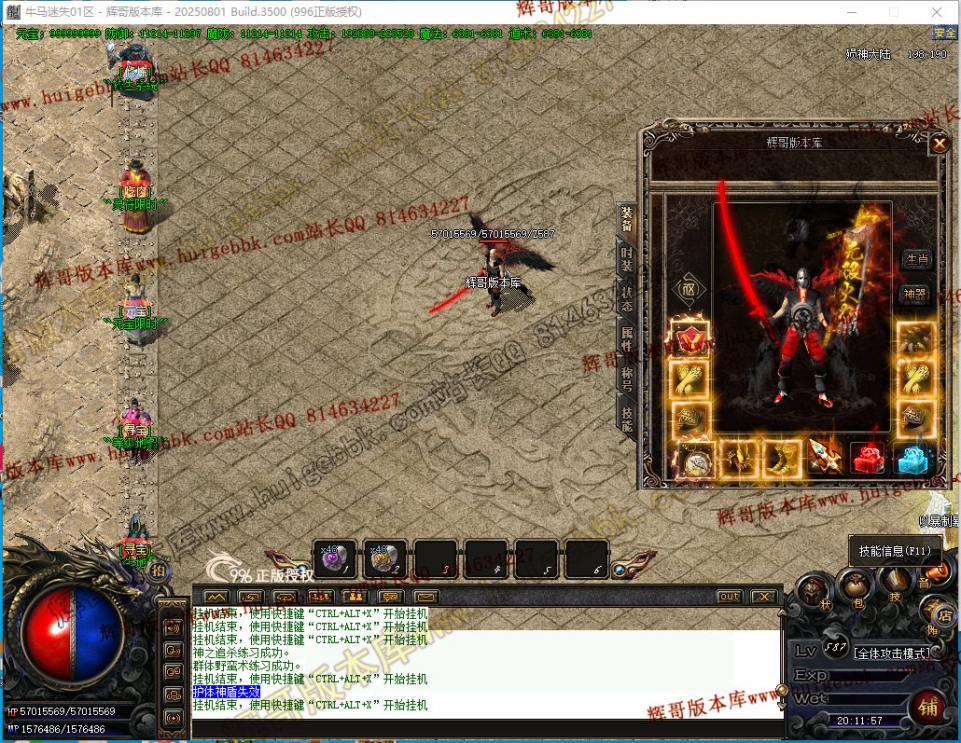Switch to the 时装 fashion tab
Image resolution: width=961 pixels, height=743 pixels.
pos(626,259)
